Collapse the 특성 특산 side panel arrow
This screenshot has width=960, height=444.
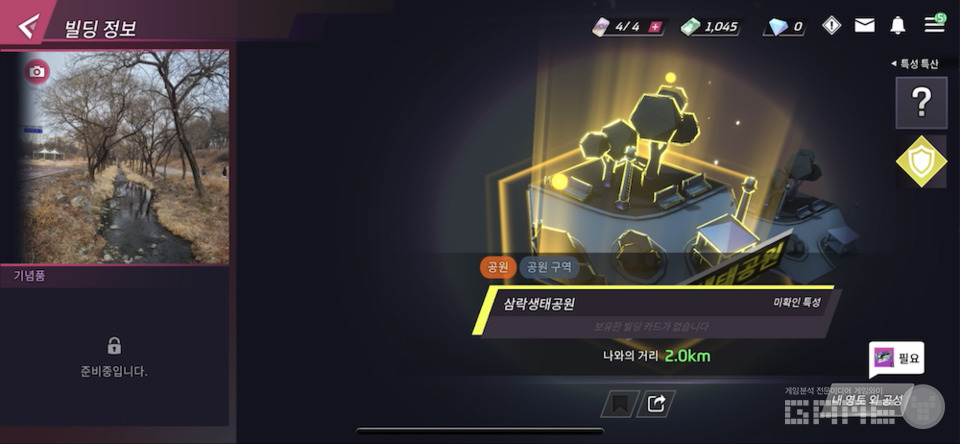pos(894,64)
